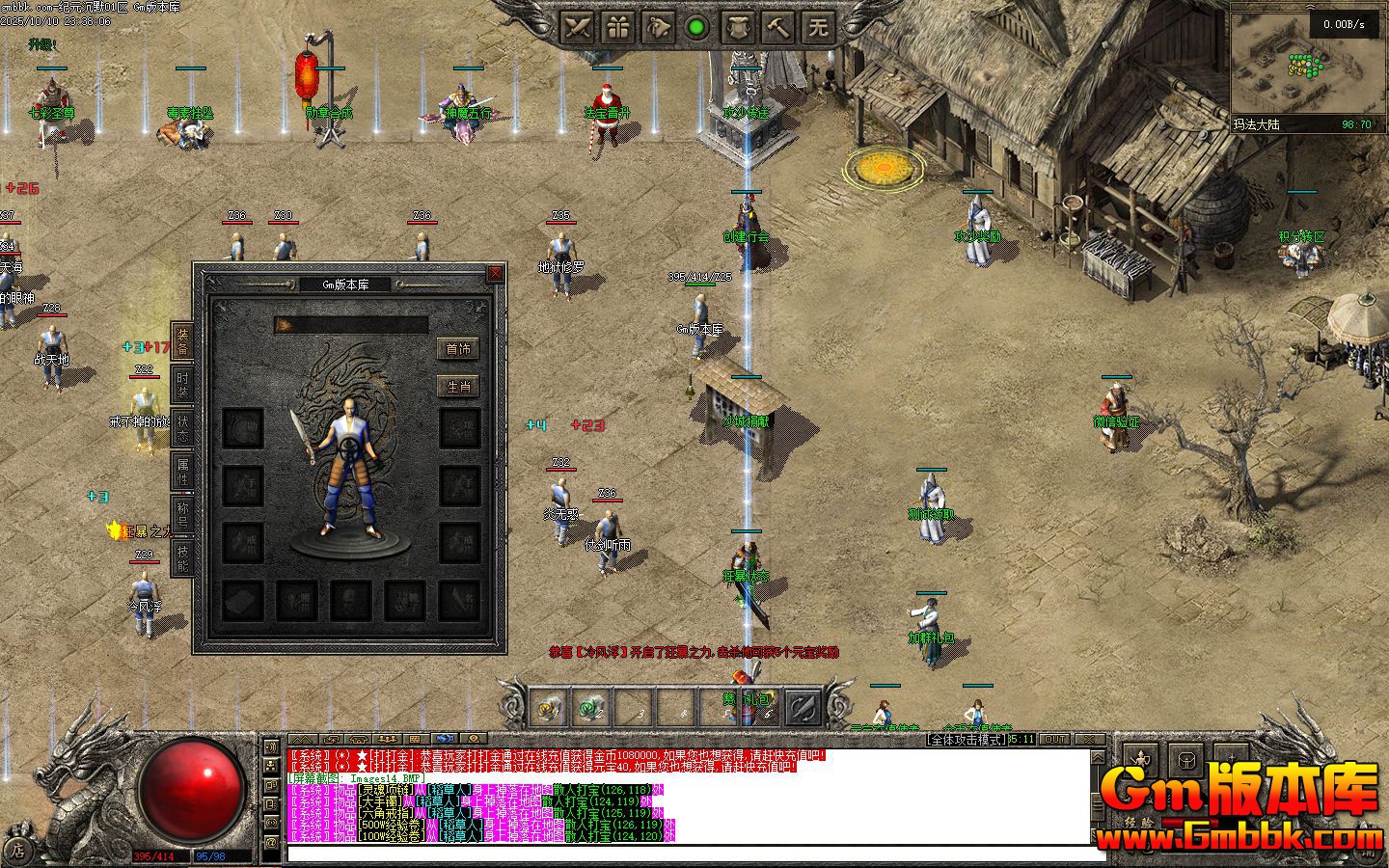The height and width of the screenshot is (868, 1389).
Task: Click the 店 shop button at bottom-left
Action: click(16, 850)
